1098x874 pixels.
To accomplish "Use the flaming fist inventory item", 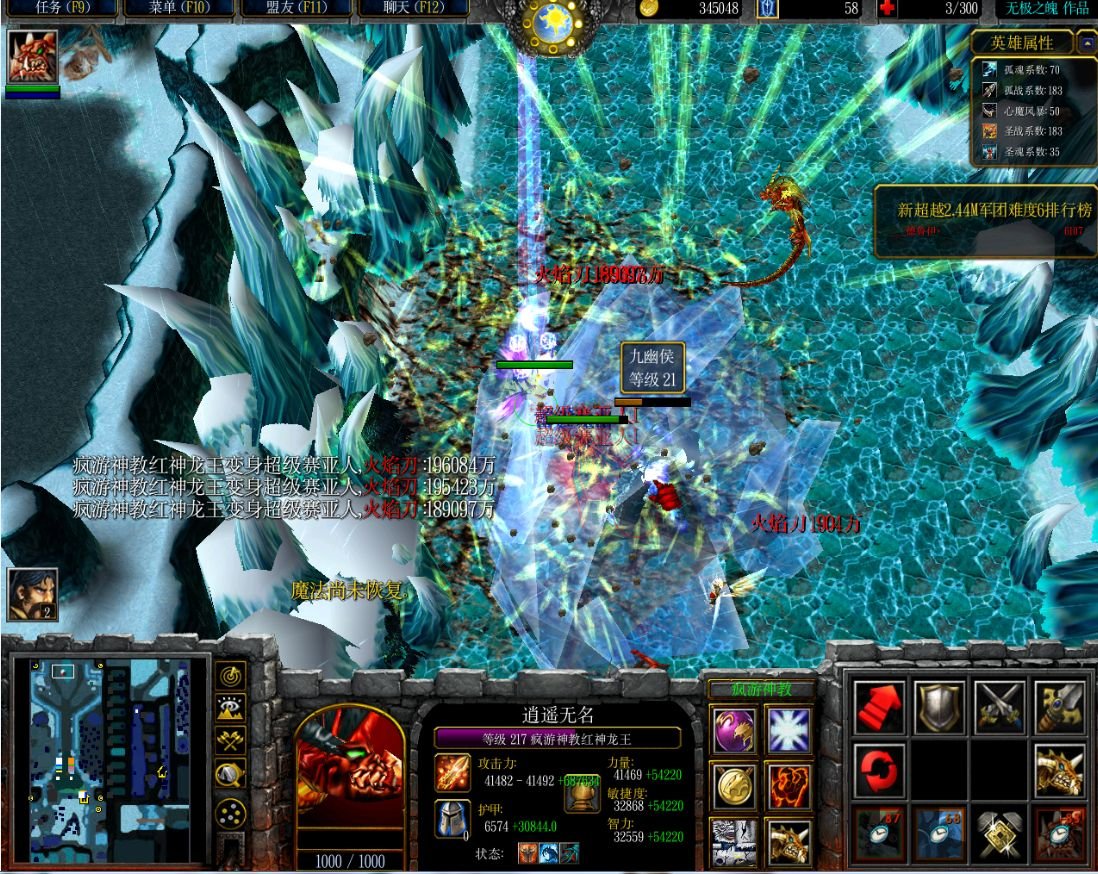I will 788,786.
